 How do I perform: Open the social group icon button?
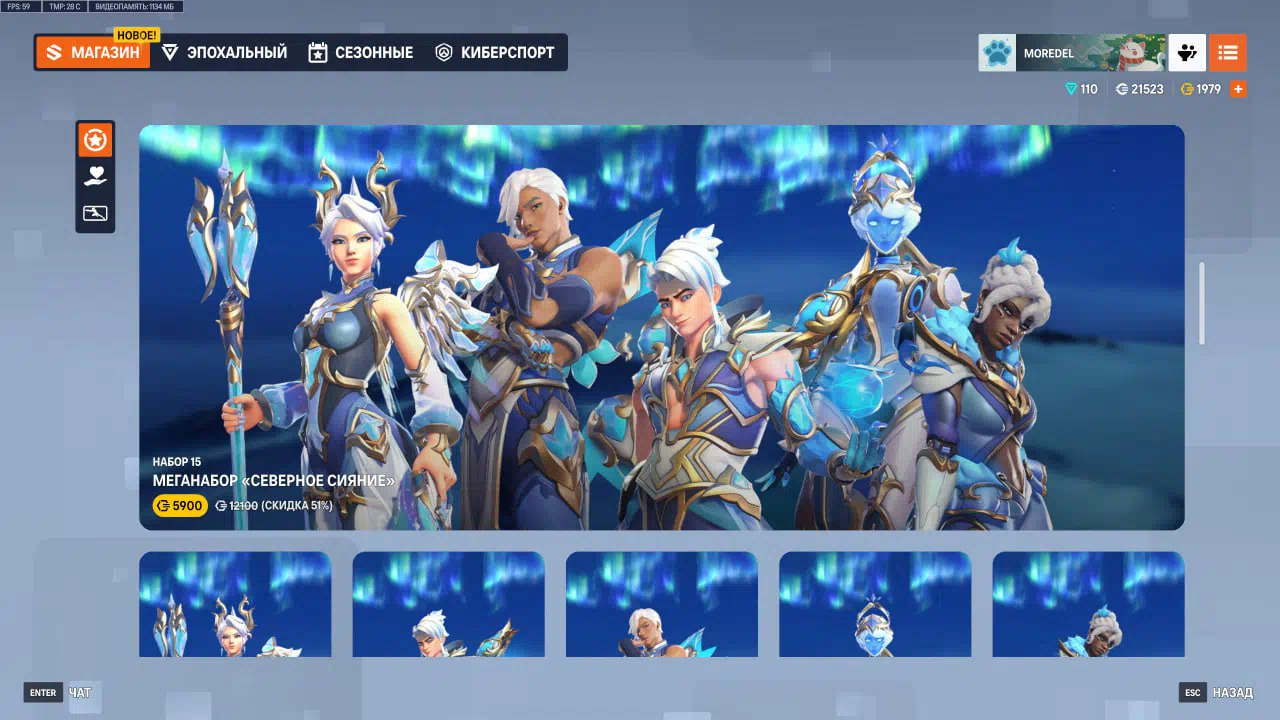click(1188, 53)
